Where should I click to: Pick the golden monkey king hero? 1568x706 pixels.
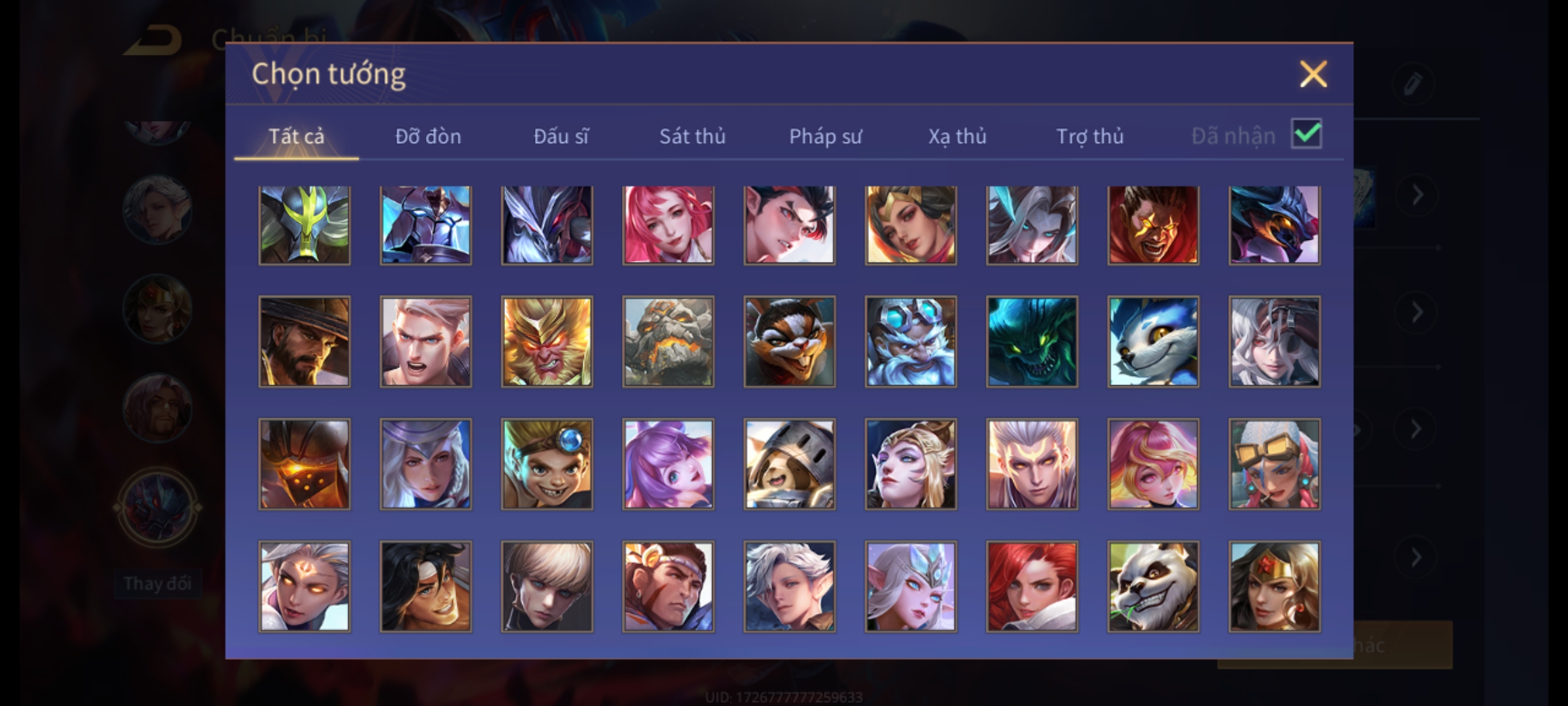547,342
